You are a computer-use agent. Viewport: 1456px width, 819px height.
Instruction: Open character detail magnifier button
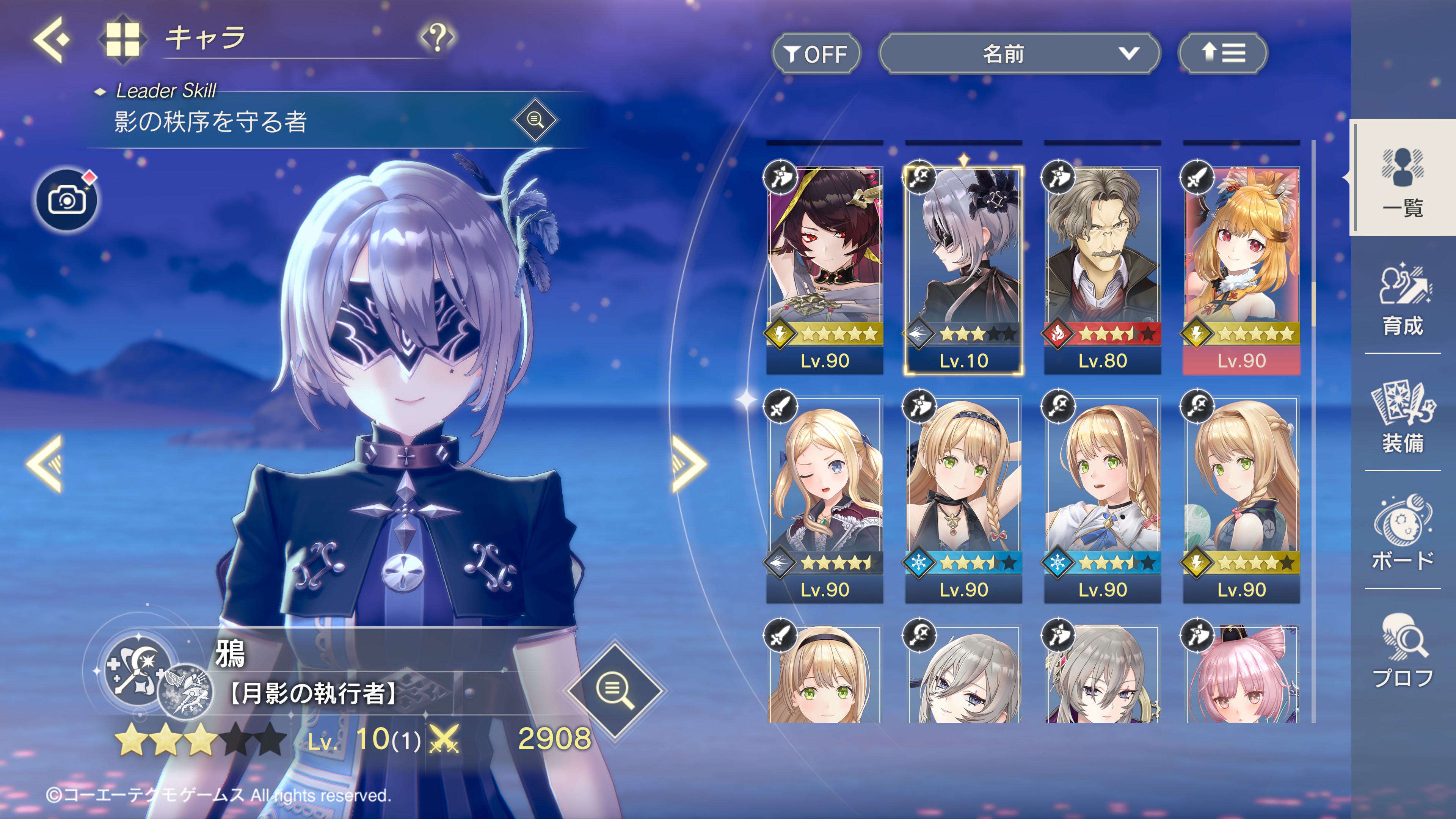point(615,689)
